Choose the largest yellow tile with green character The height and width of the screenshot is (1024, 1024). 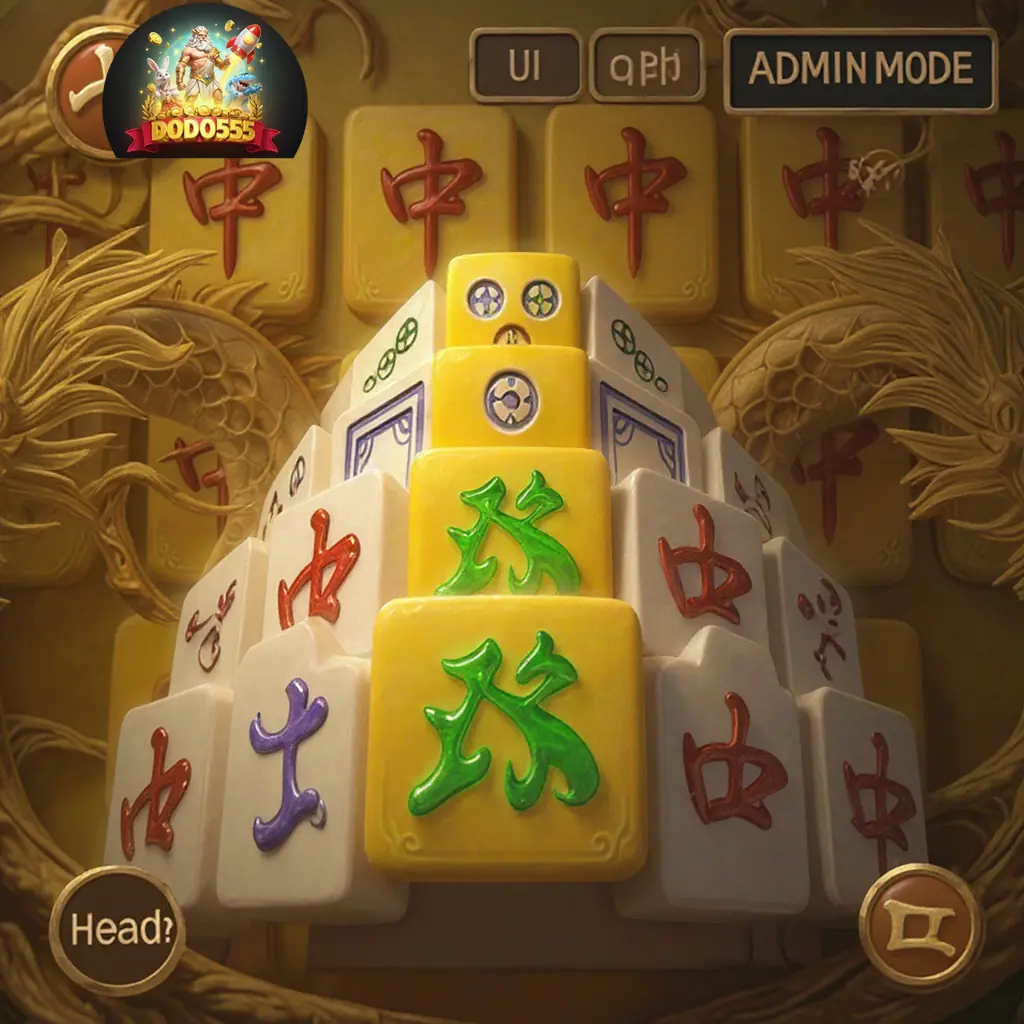pos(507,735)
